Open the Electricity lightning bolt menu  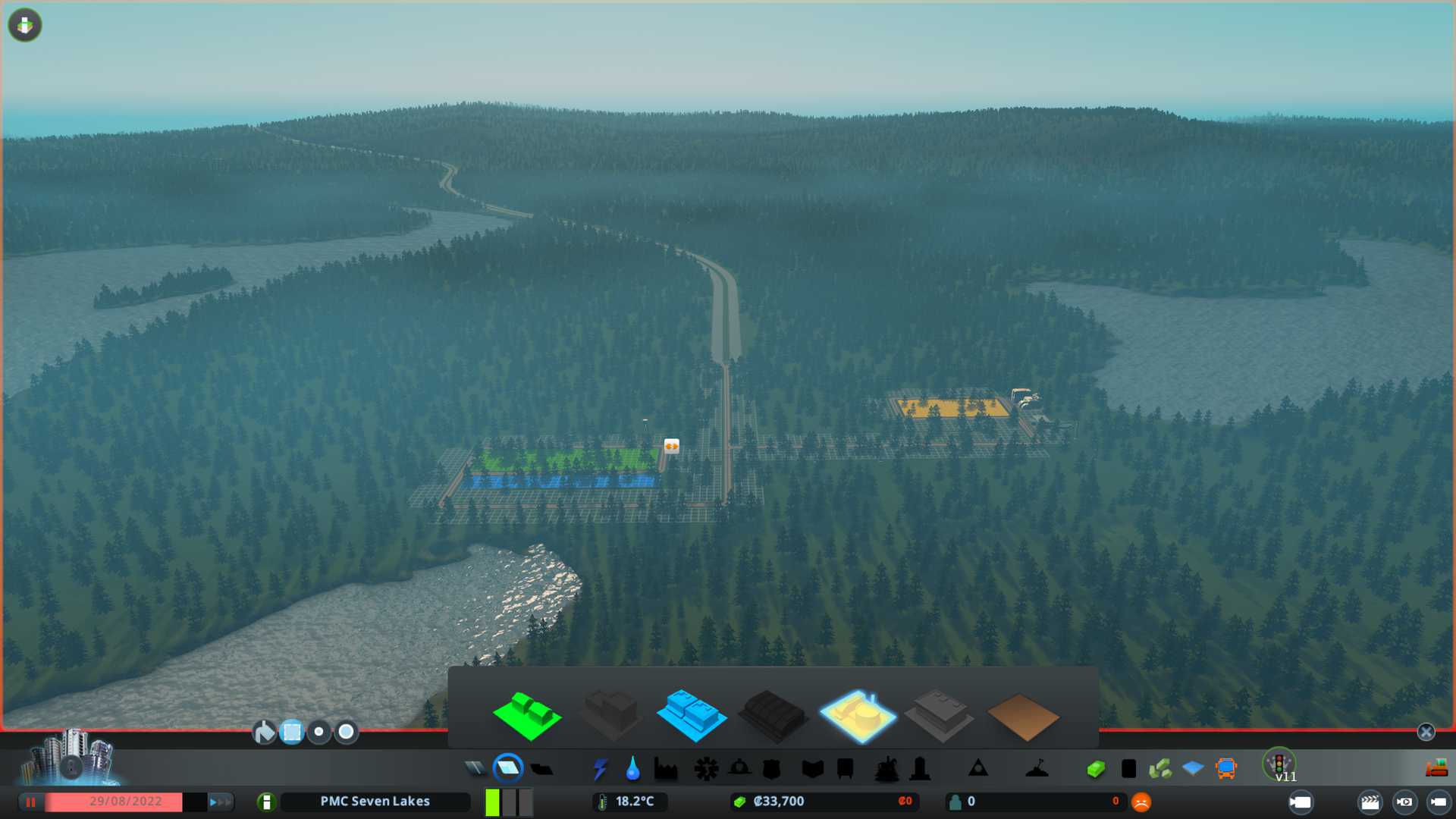click(x=600, y=769)
